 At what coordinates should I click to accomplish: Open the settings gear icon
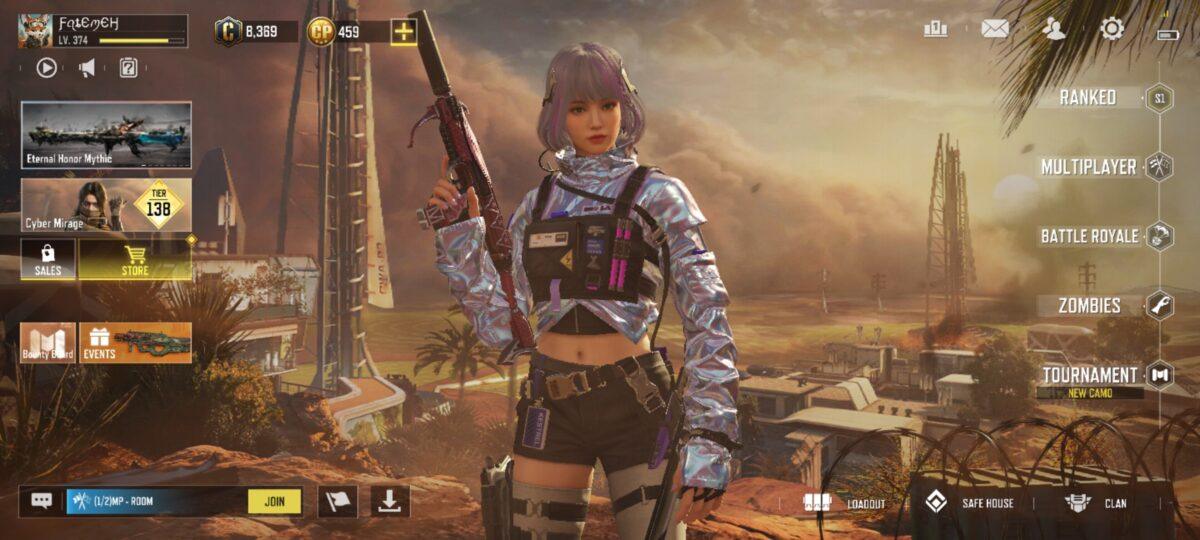pos(1111,29)
